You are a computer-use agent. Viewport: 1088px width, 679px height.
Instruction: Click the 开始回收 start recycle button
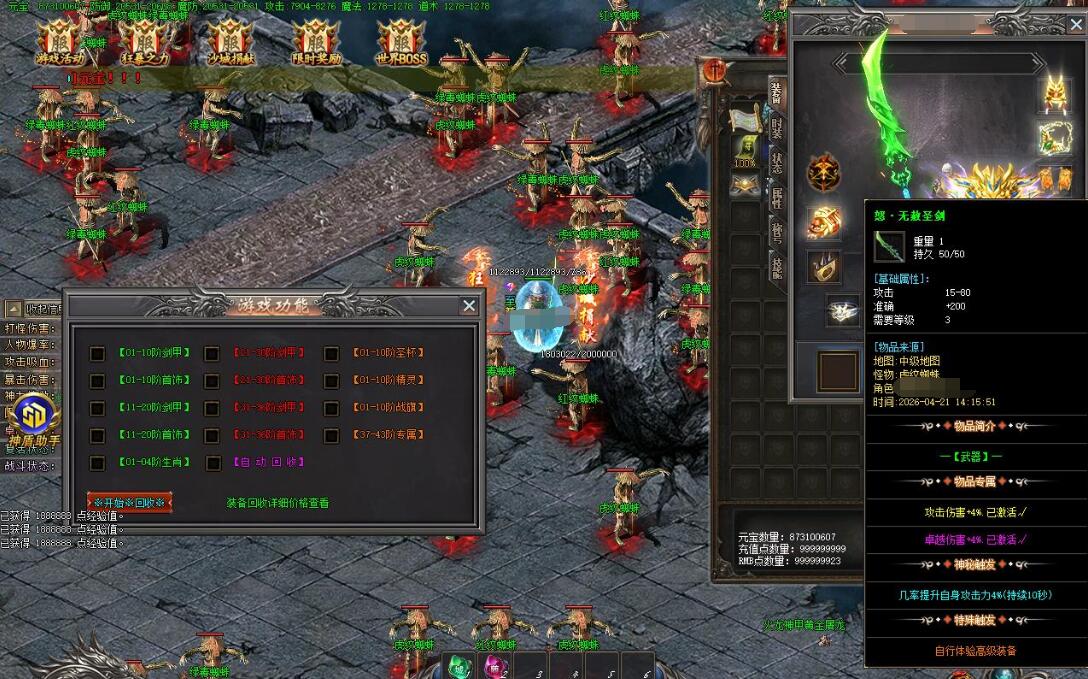click(x=131, y=503)
